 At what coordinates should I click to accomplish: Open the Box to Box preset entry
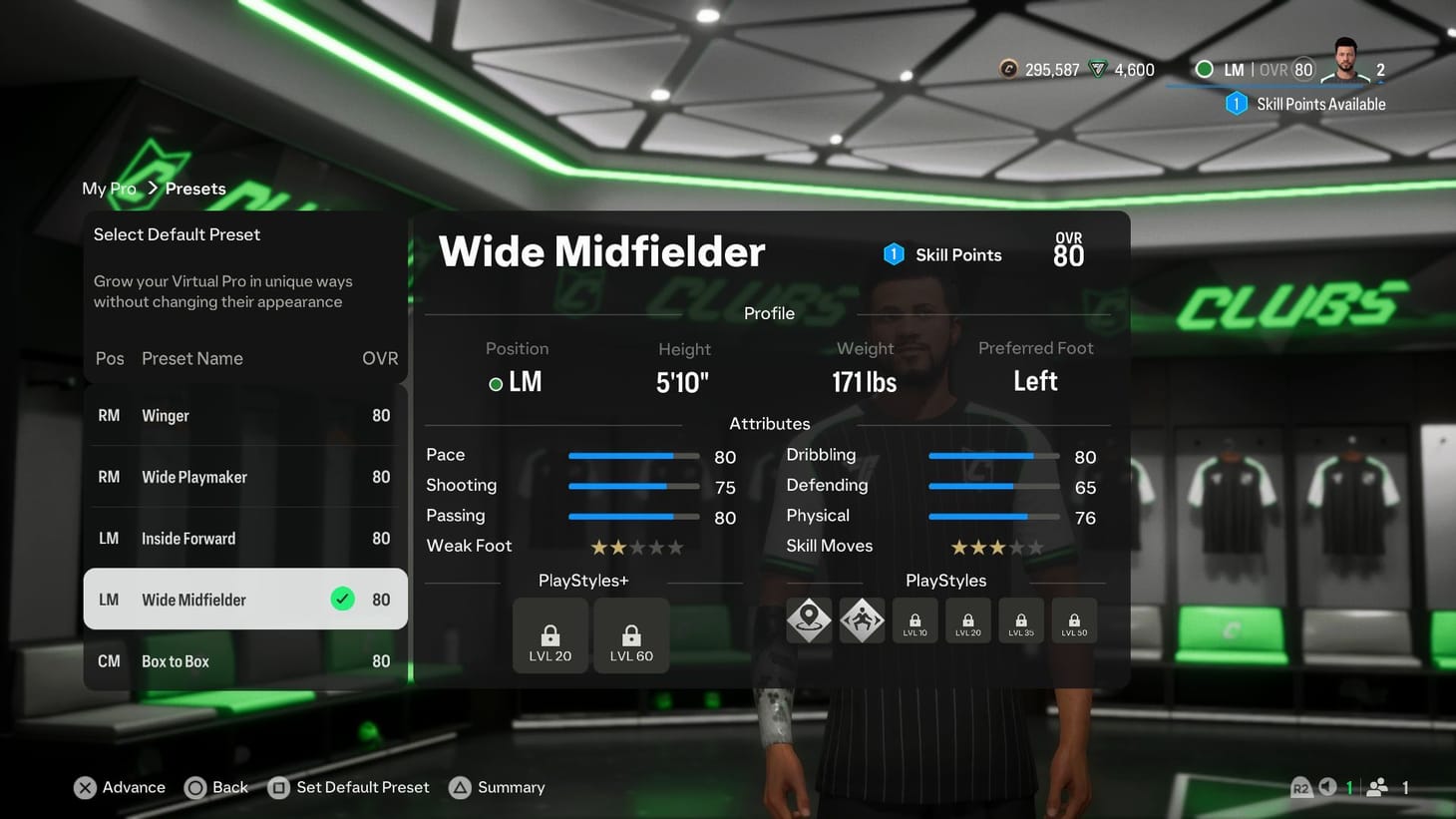[x=244, y=660]
